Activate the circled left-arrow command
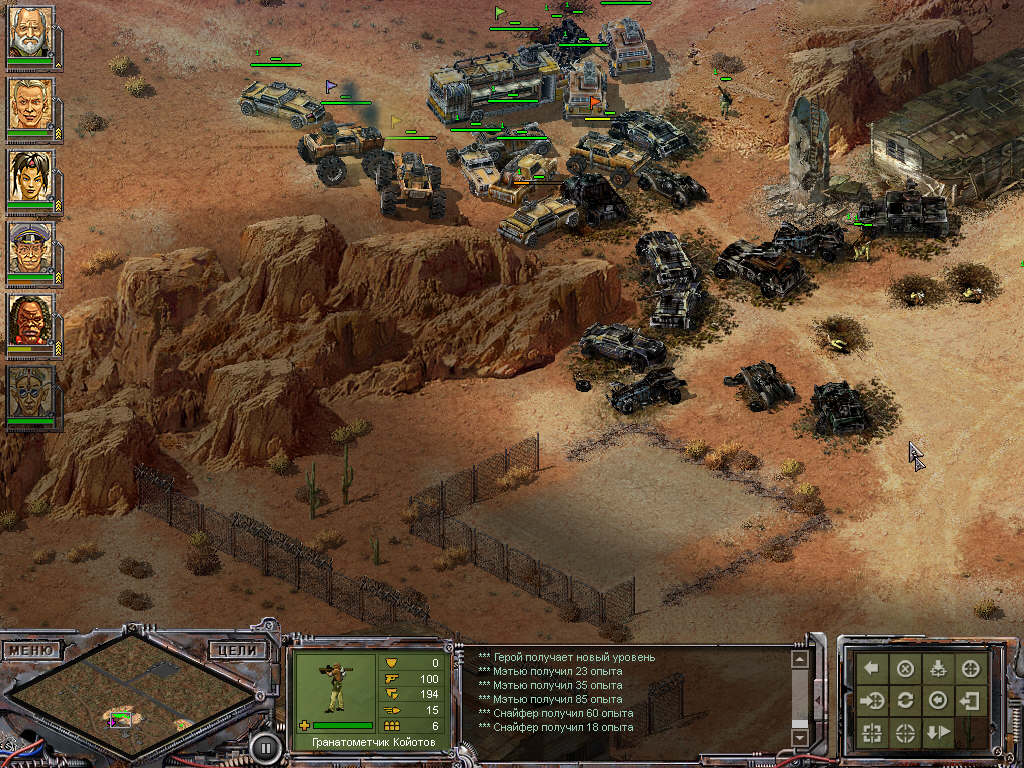 click(x=937, y=700)
